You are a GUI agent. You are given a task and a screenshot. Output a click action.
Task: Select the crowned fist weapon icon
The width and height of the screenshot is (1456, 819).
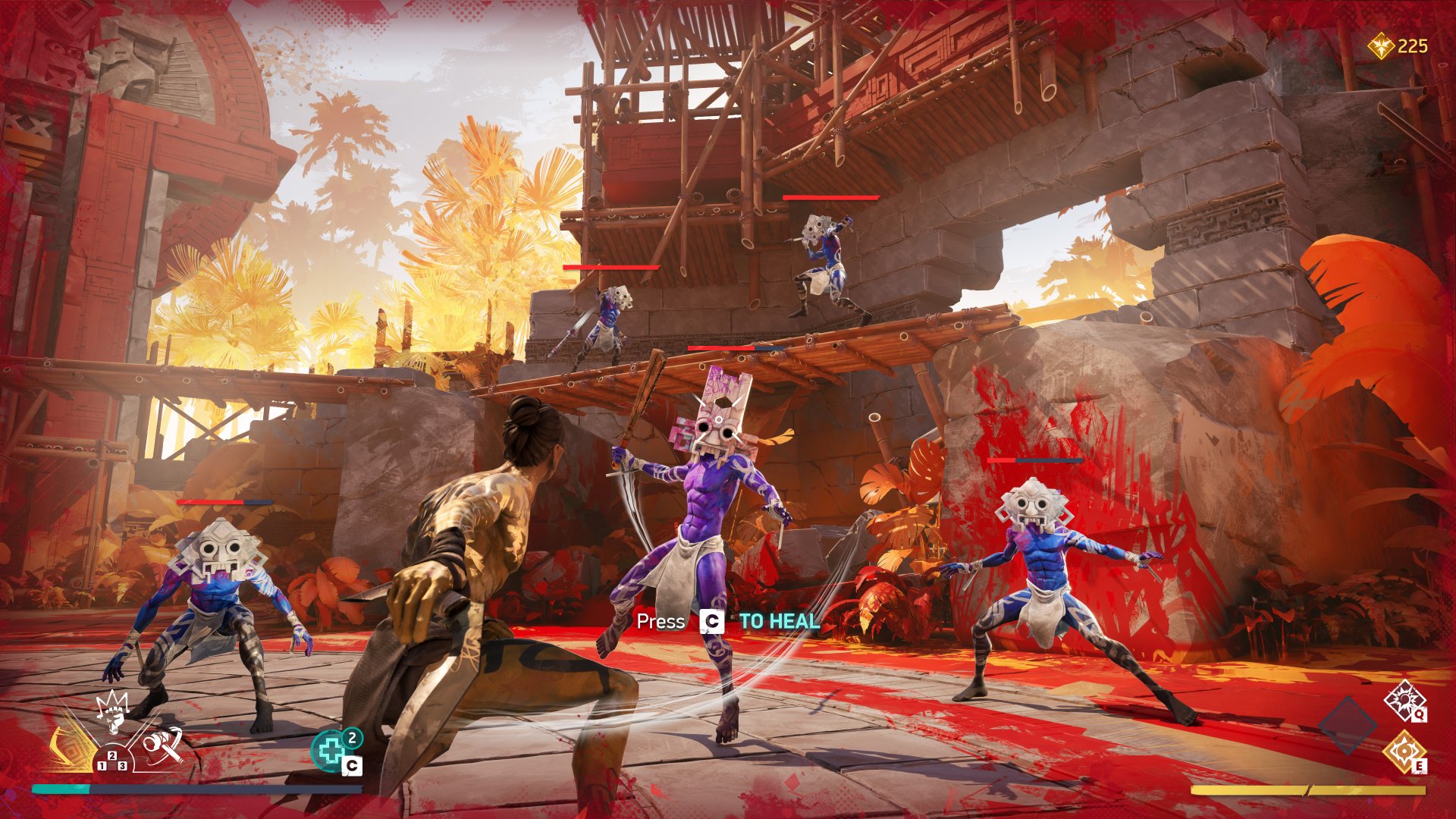[113, 713]
